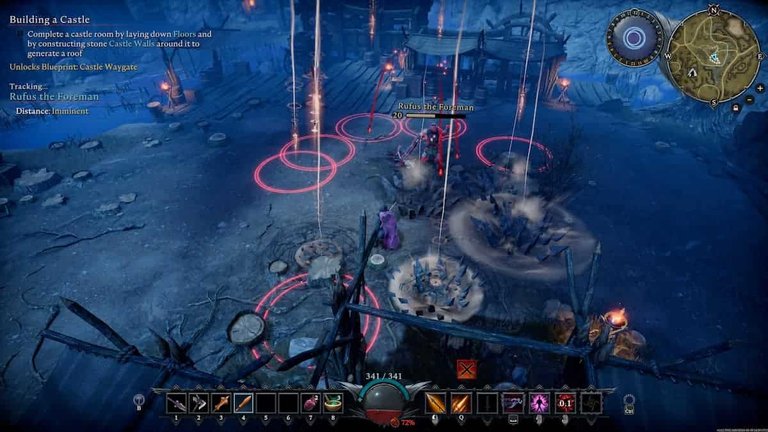The width and height of the screenshot is (768, 432).
Task: Click the lightbulb hint icon beside hotbar
Action: click(140, 402)
